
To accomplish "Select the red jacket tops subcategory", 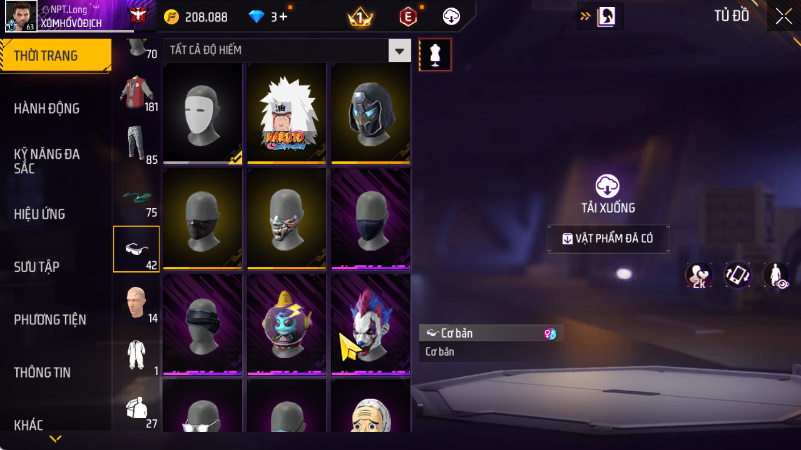I will point(136,92).
